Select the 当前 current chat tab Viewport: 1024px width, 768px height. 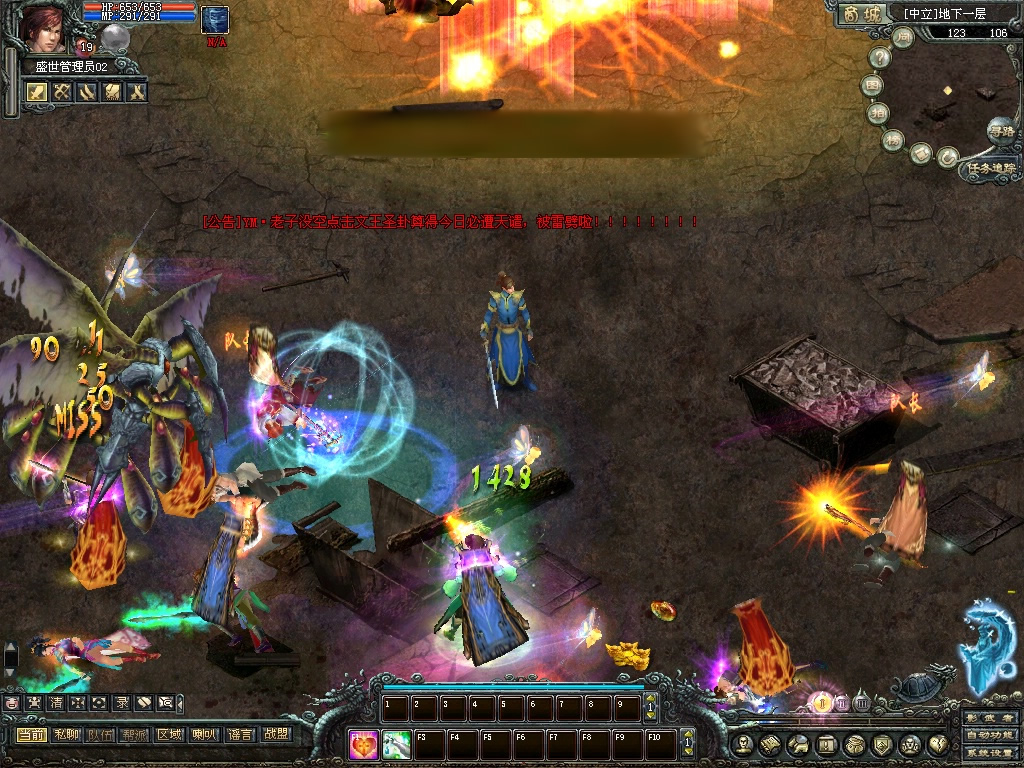click(31, 735)
